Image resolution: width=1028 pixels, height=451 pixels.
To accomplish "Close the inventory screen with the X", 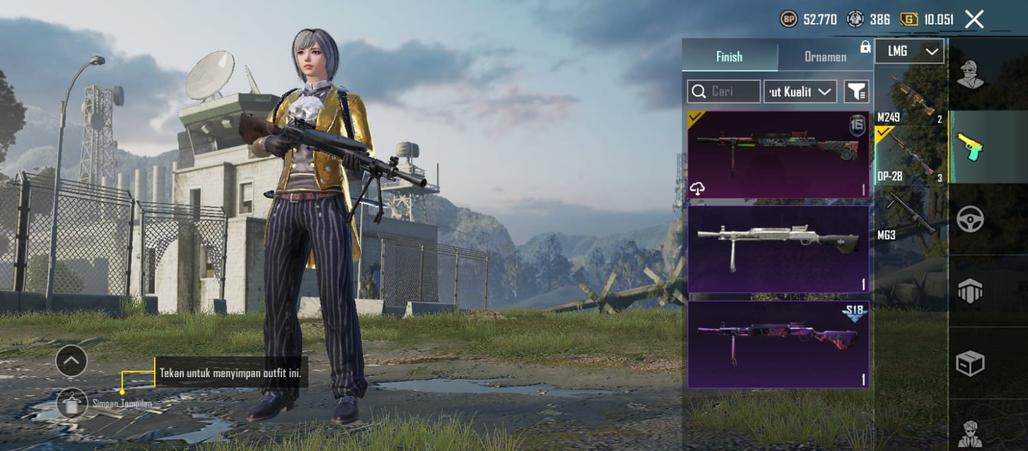I will [974, 19].
